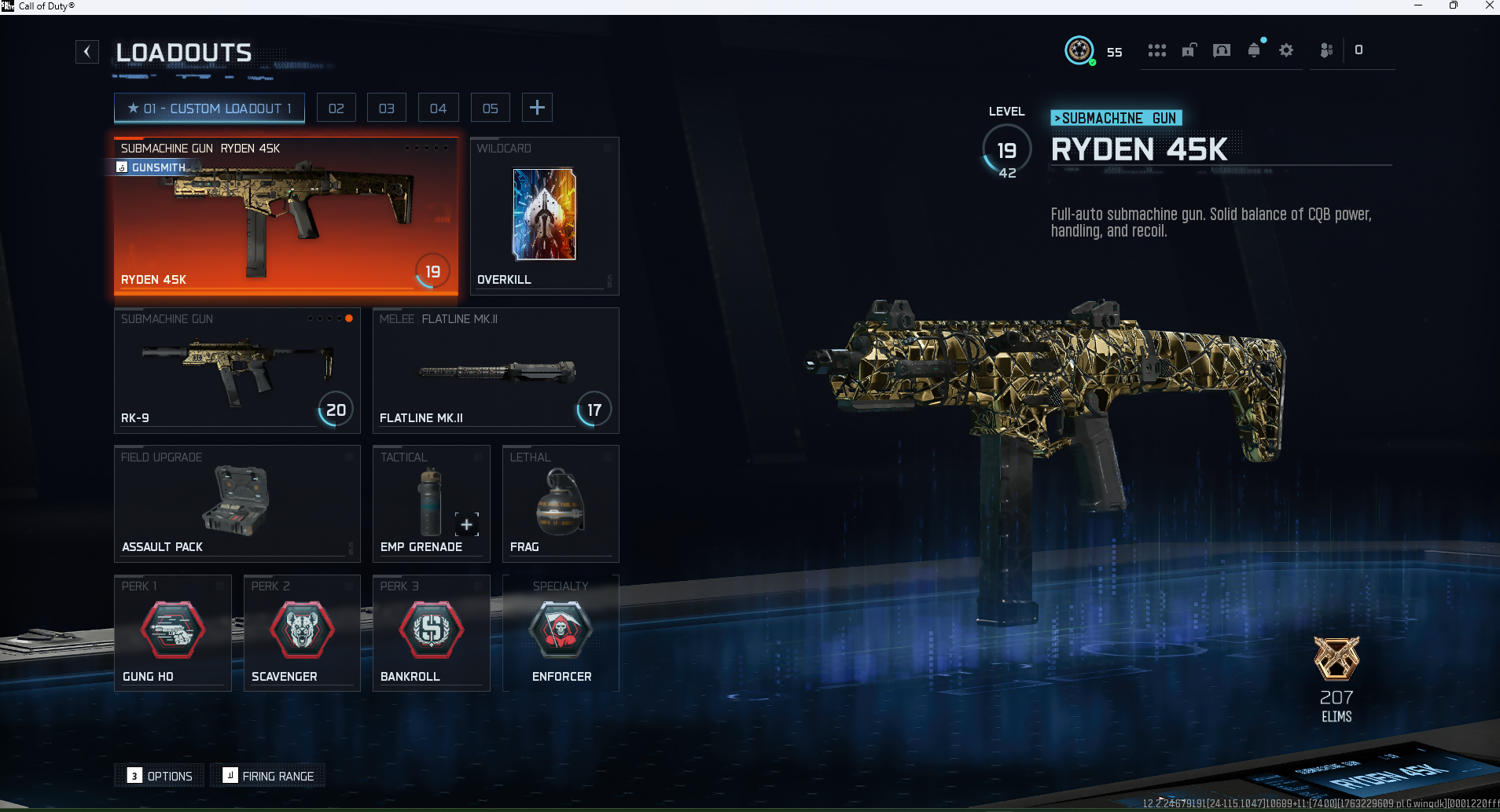
Task: Select the Bankroll perk slot
Action: pos(431,633)
